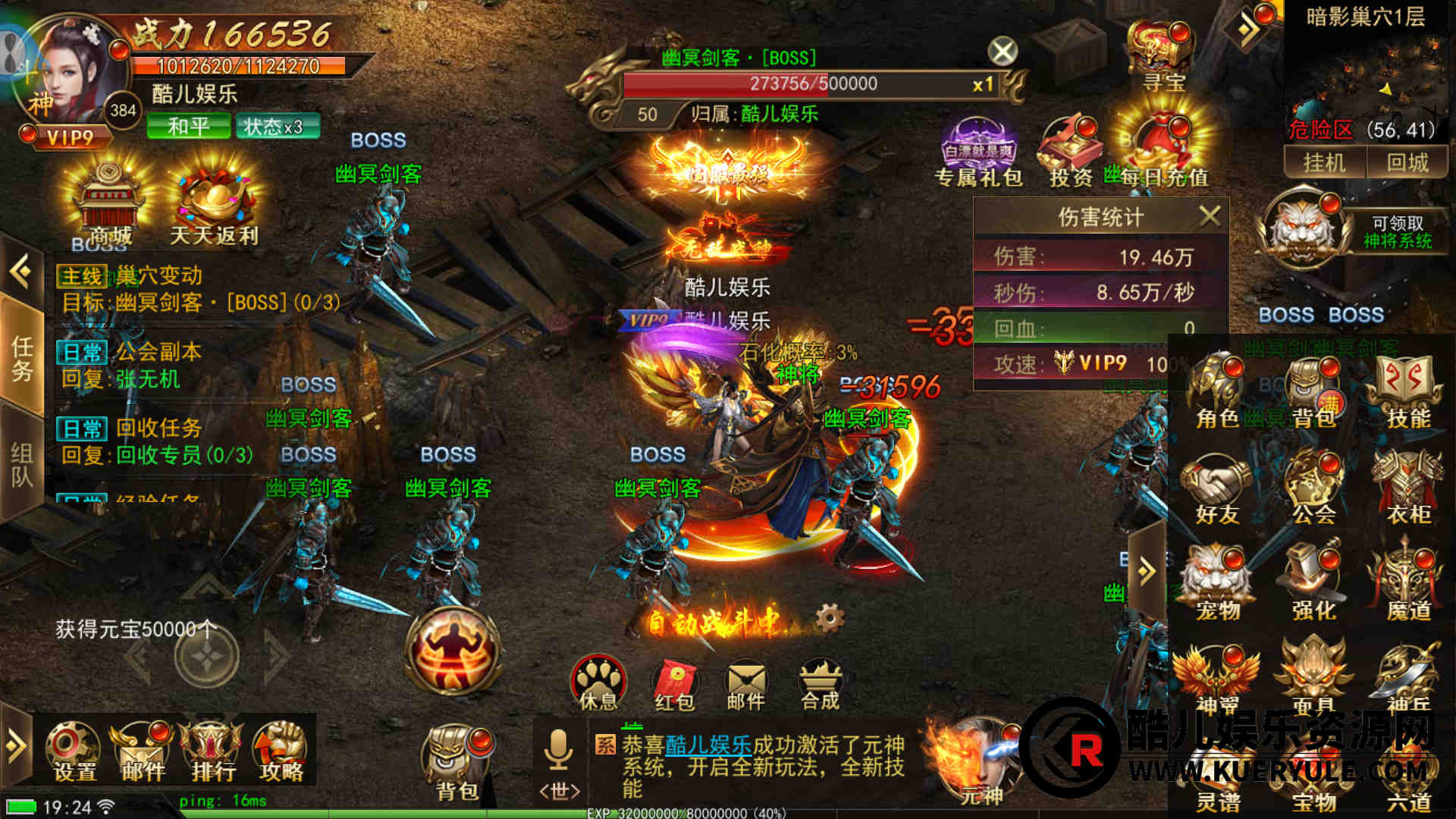Open the 红包 red envelope icon
The image size is (1456, 819).
(674, 684)
